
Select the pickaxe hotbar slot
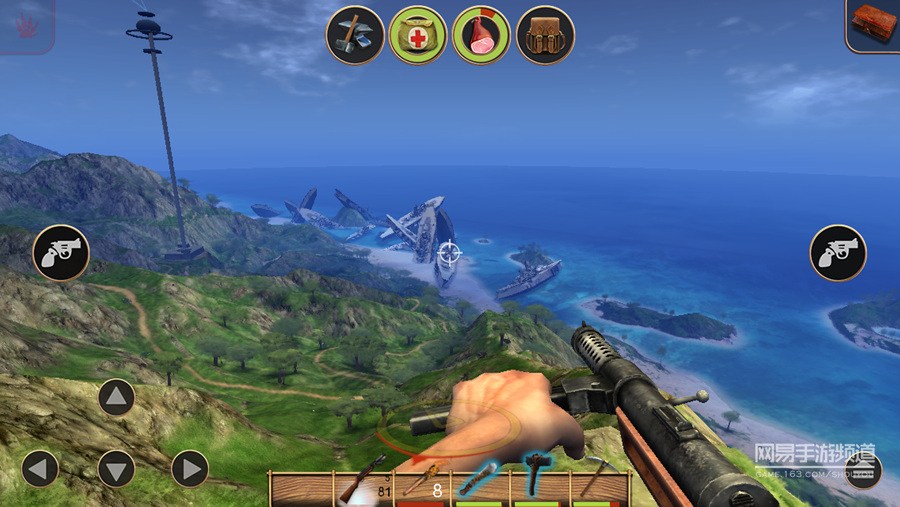[597, 481]
